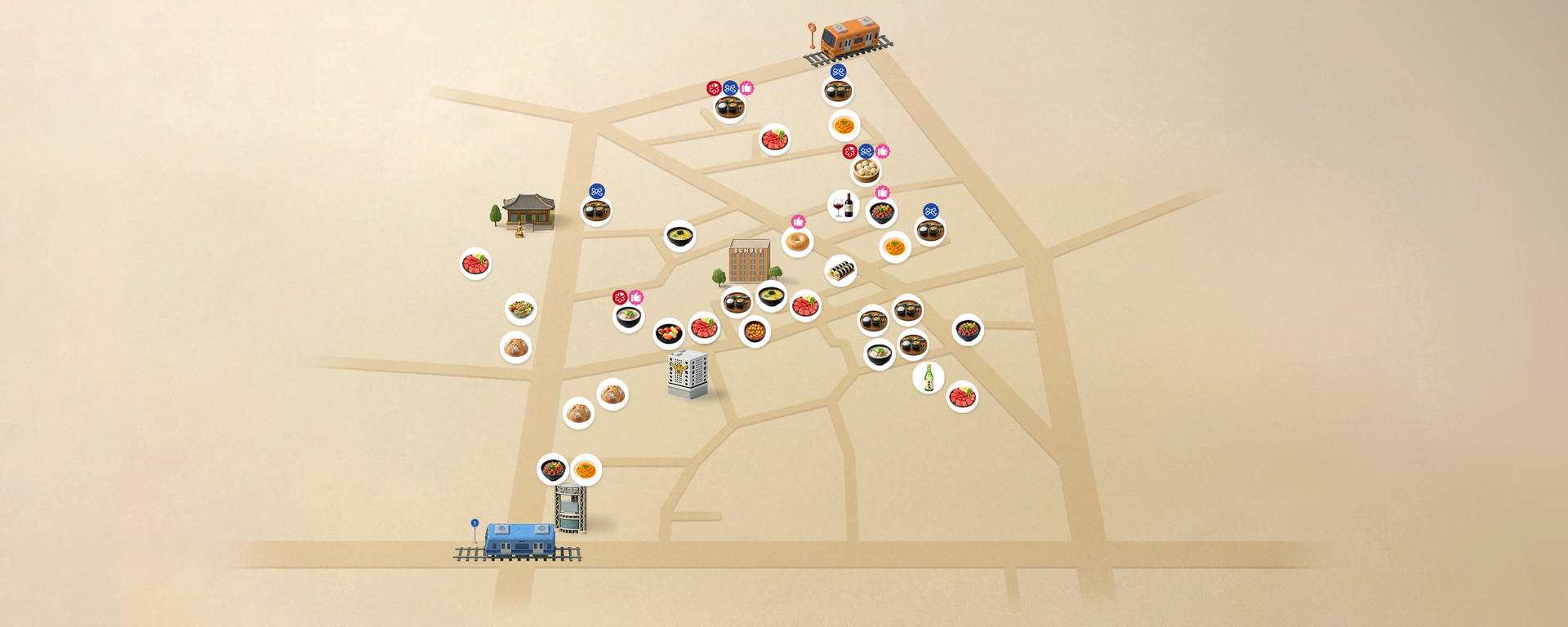
Task: Open the green sake bottle marker
Action: pyautogui.click(x=928, y=378)
